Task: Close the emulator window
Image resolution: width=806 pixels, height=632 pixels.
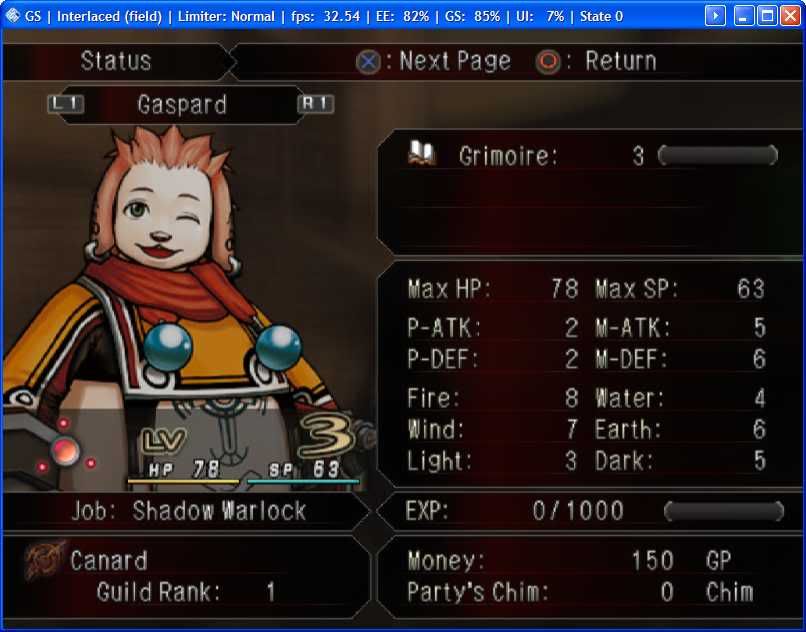Action: click(x=790, y=16)
